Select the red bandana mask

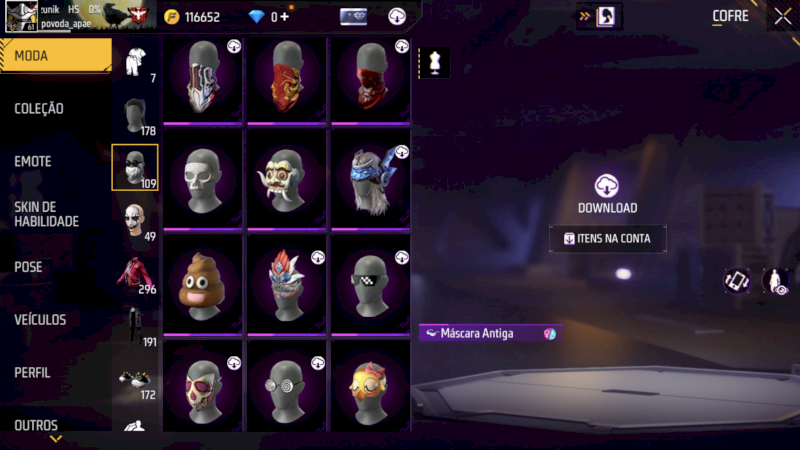pyautogui.click(x=287, y=78)
